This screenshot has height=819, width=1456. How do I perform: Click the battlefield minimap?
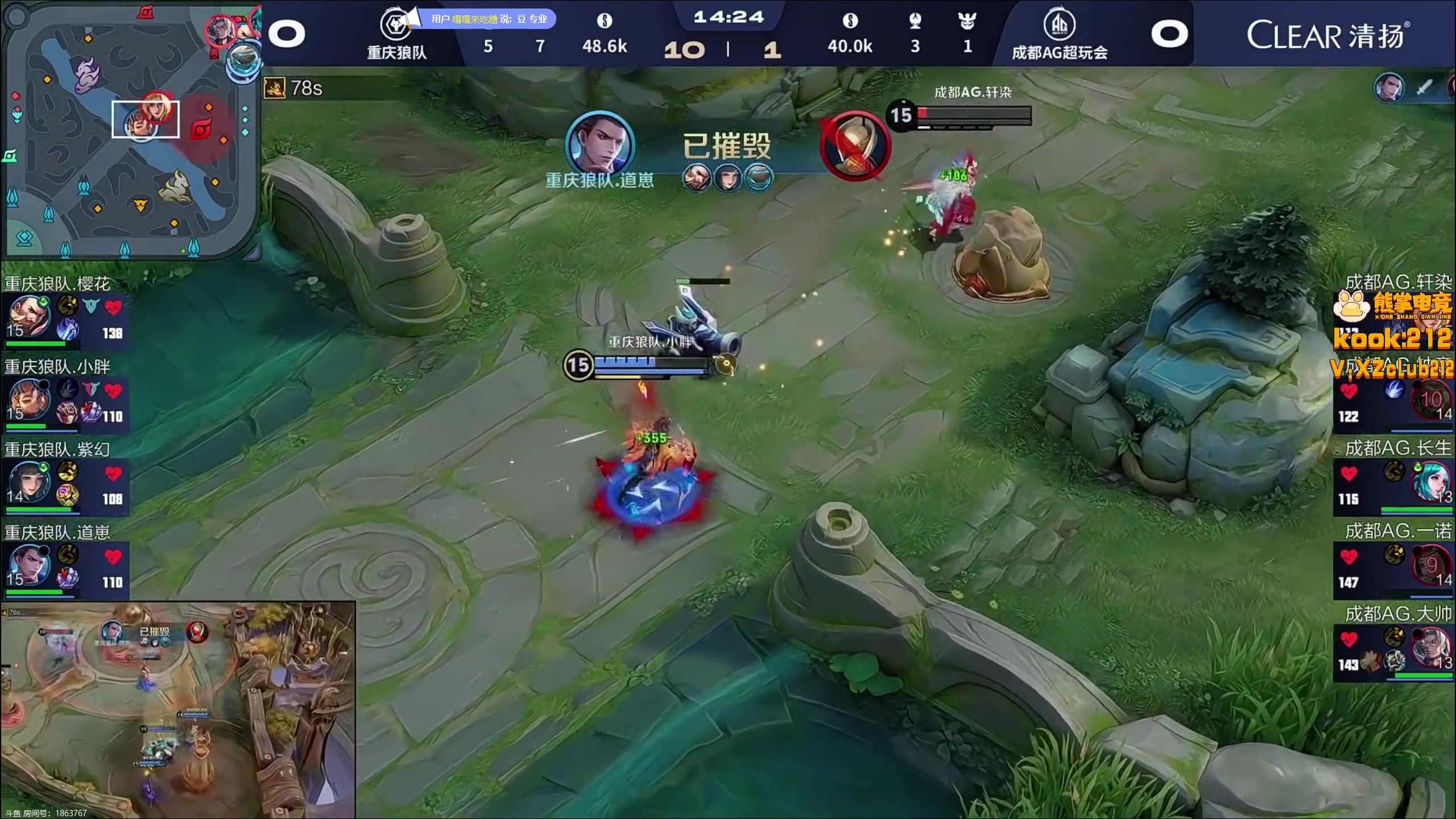pos(131,130)
